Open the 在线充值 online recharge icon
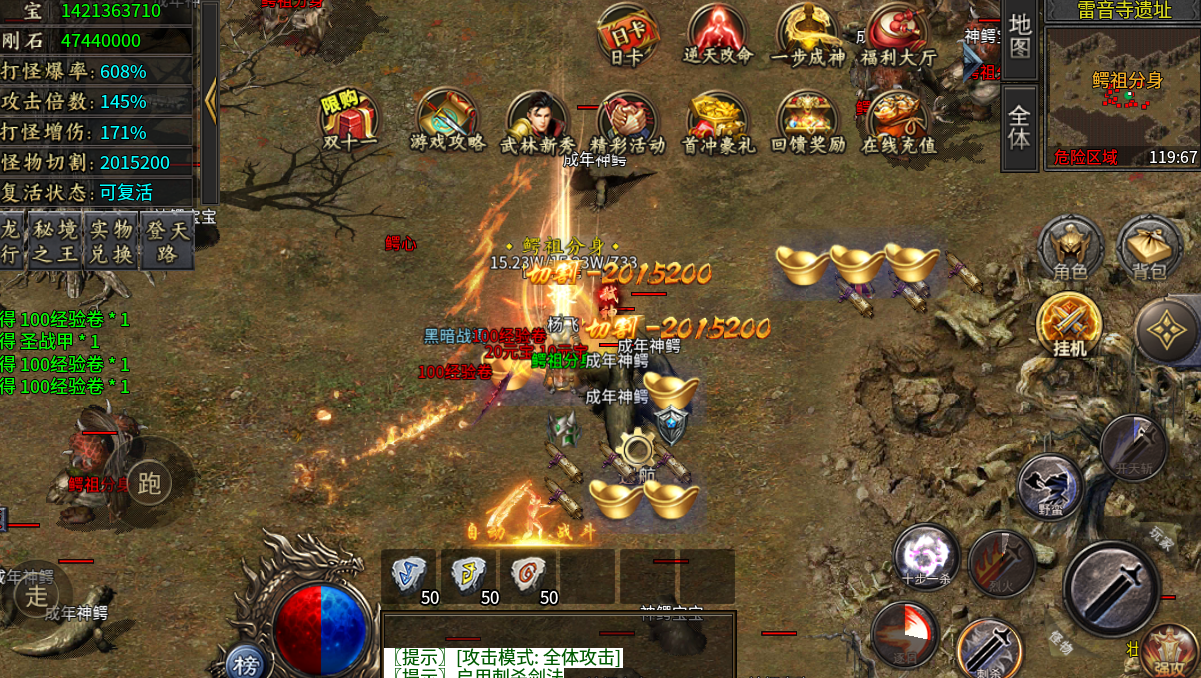 (898, 120)
